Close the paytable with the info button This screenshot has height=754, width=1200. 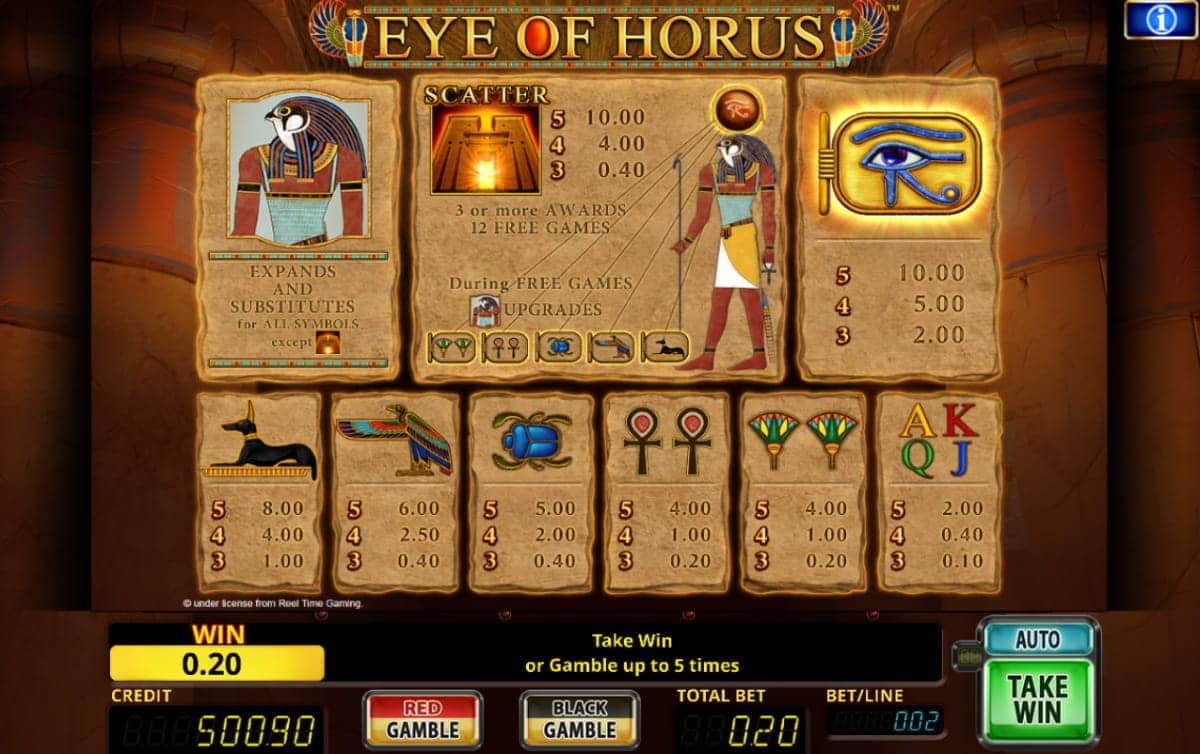(1160, 20)
